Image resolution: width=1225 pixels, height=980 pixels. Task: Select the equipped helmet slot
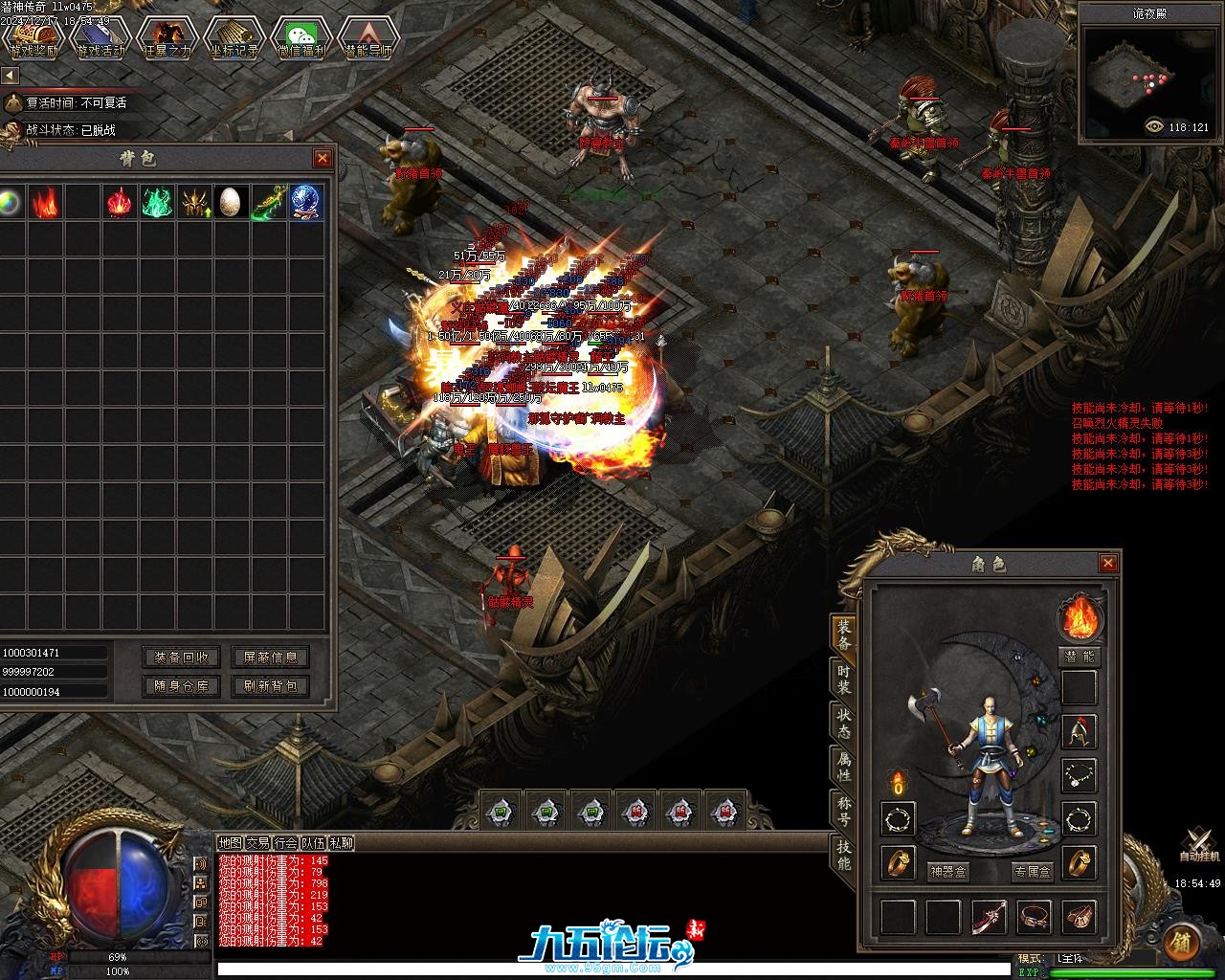(x=1080, y=731)
